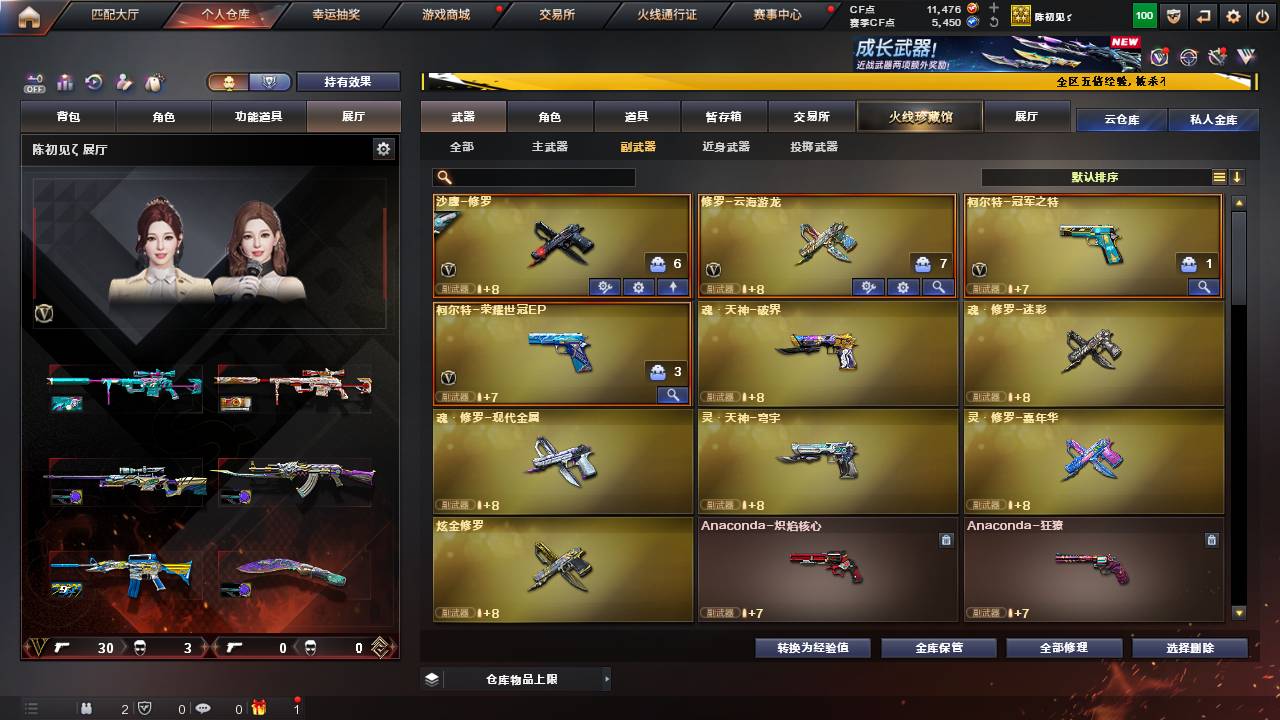Select the orange character toggle near 持有效果
Image resolution: width=1280 pixels, height=720 pixels.
[x=230, y=83]
